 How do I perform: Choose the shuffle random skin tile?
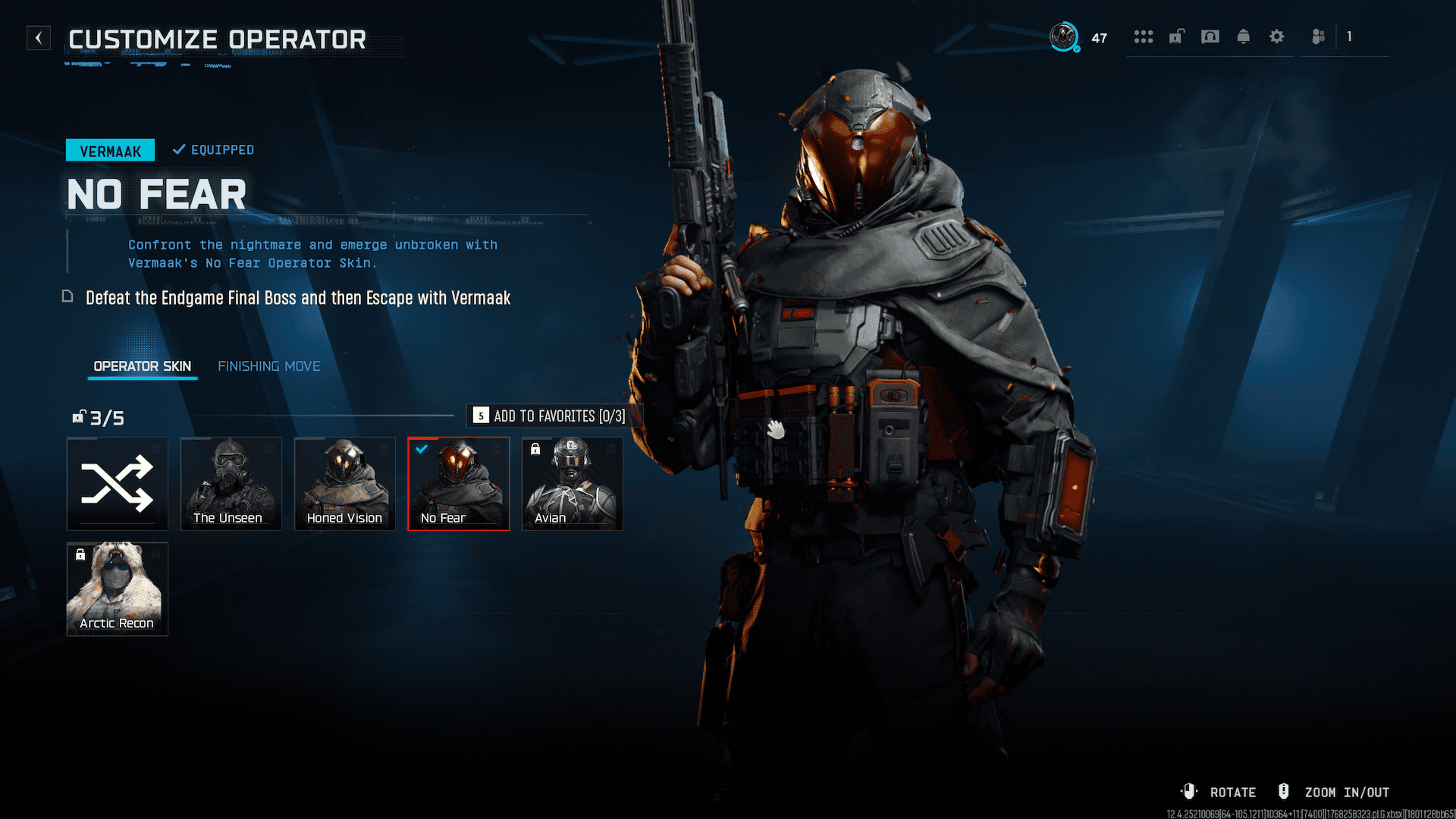118,484
